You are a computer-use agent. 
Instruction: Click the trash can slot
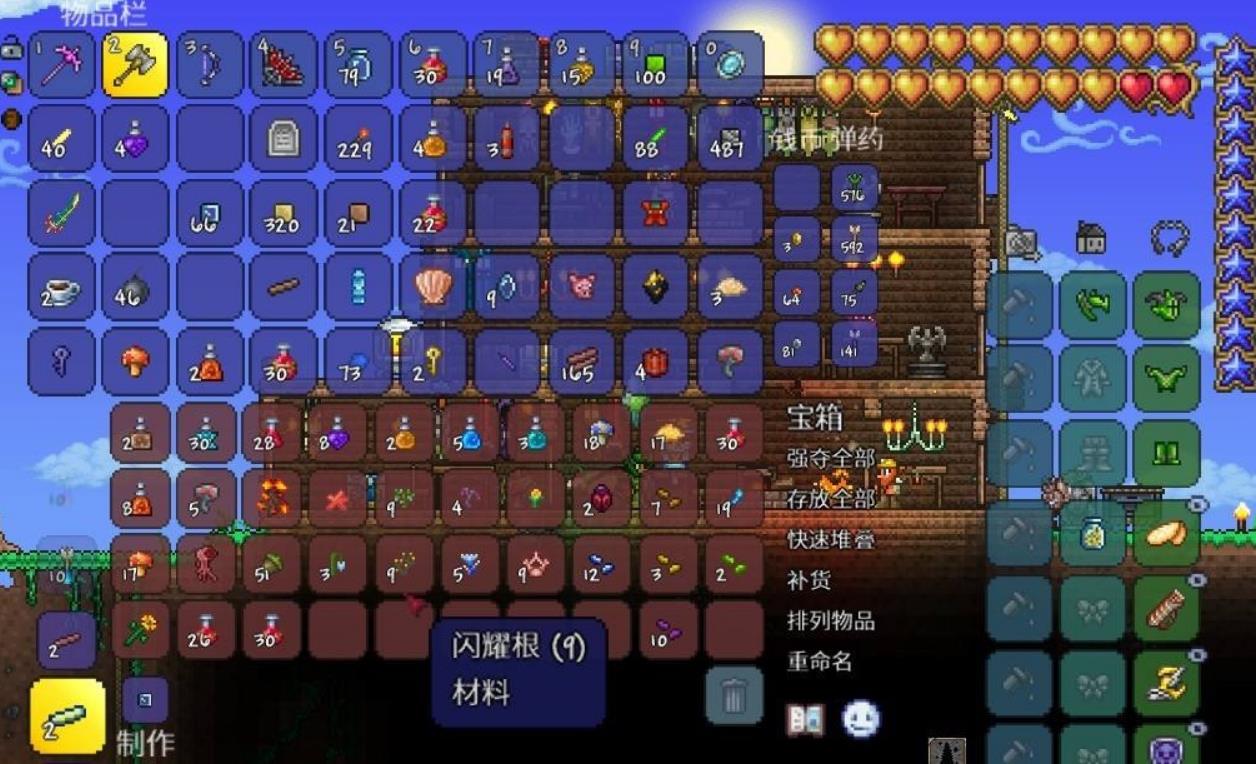[734, 695]
